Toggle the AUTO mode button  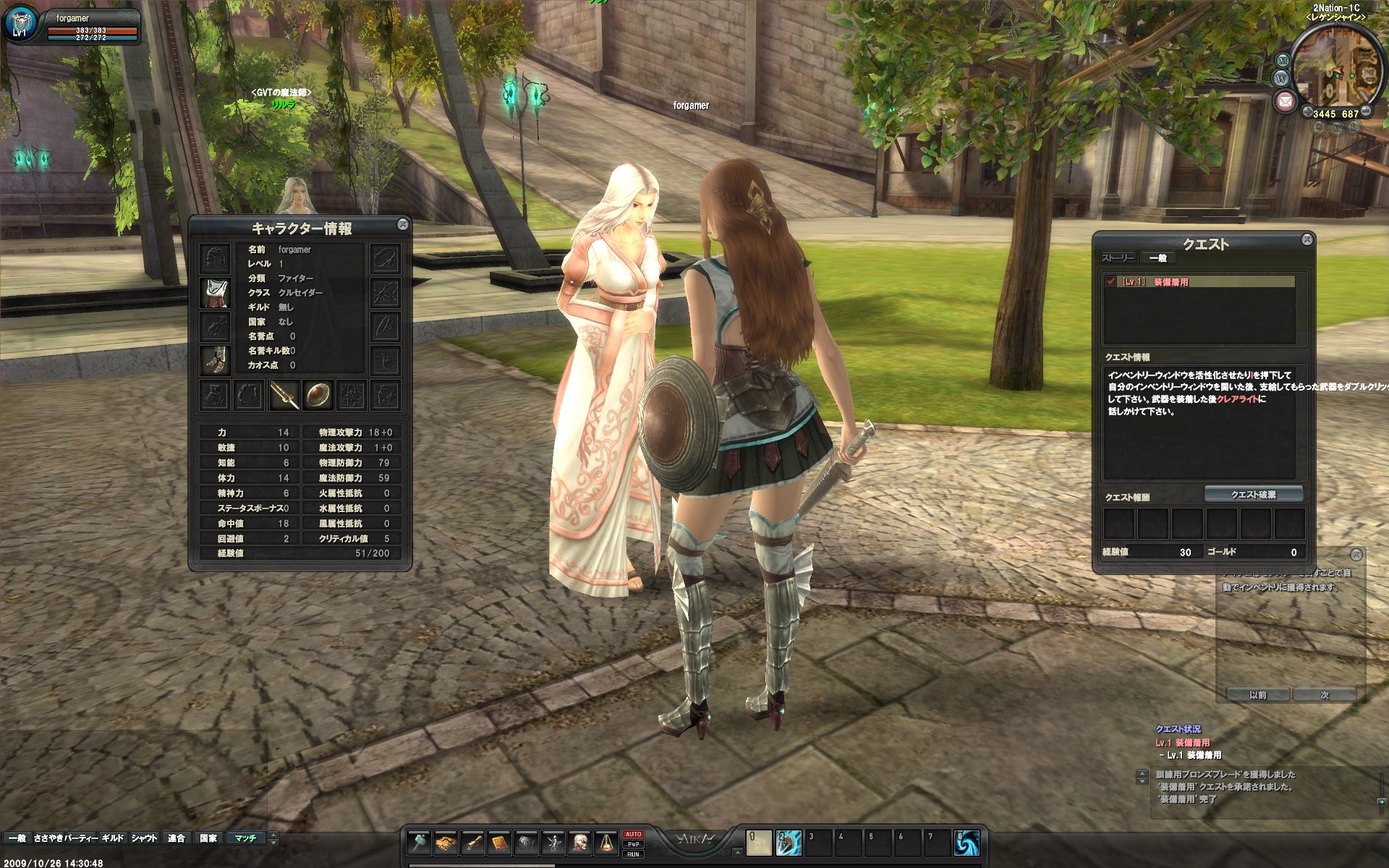[633, 834]
